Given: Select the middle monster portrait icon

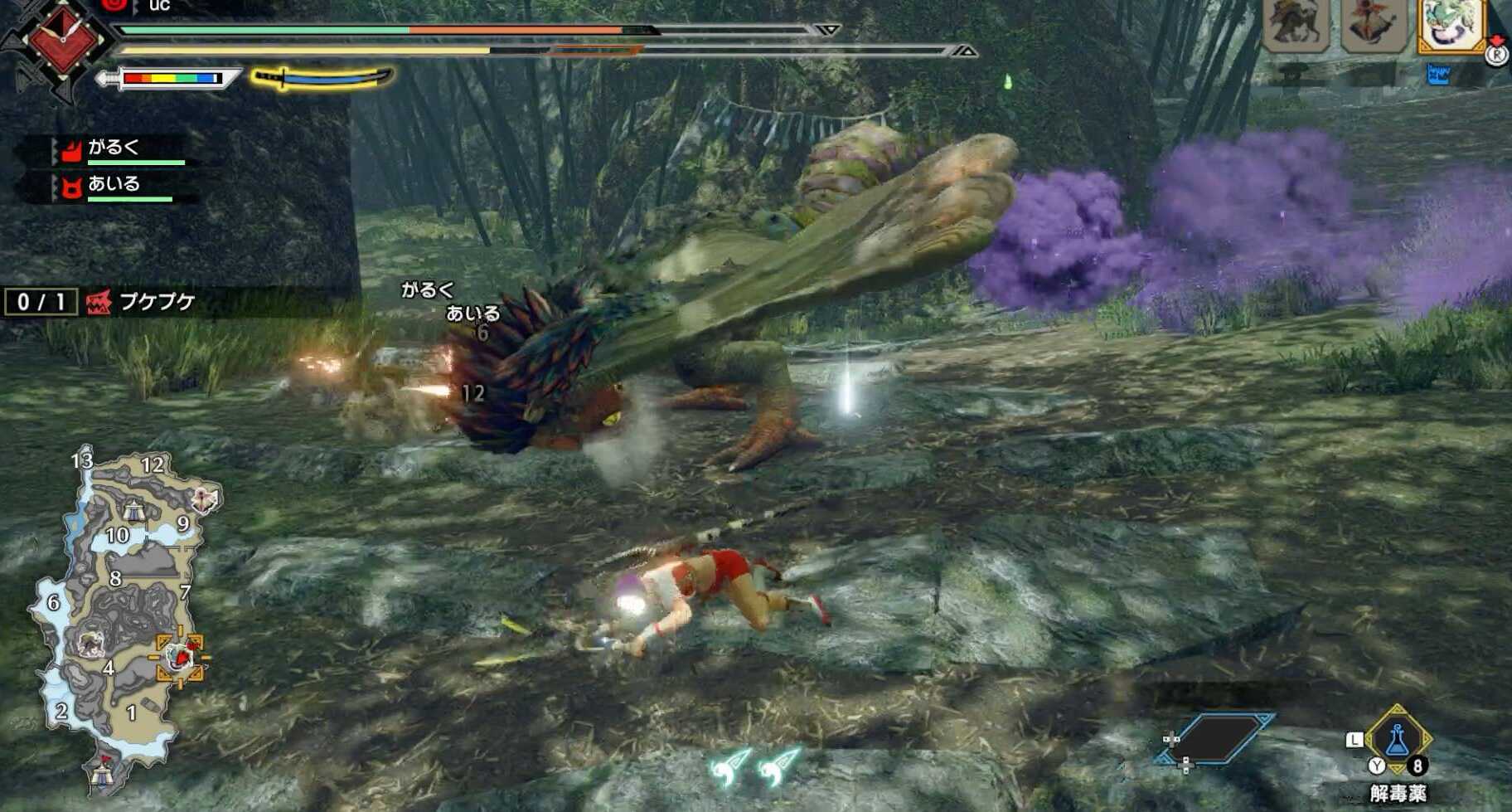Looking at the screenshot, I should [x=1374, y=25].
